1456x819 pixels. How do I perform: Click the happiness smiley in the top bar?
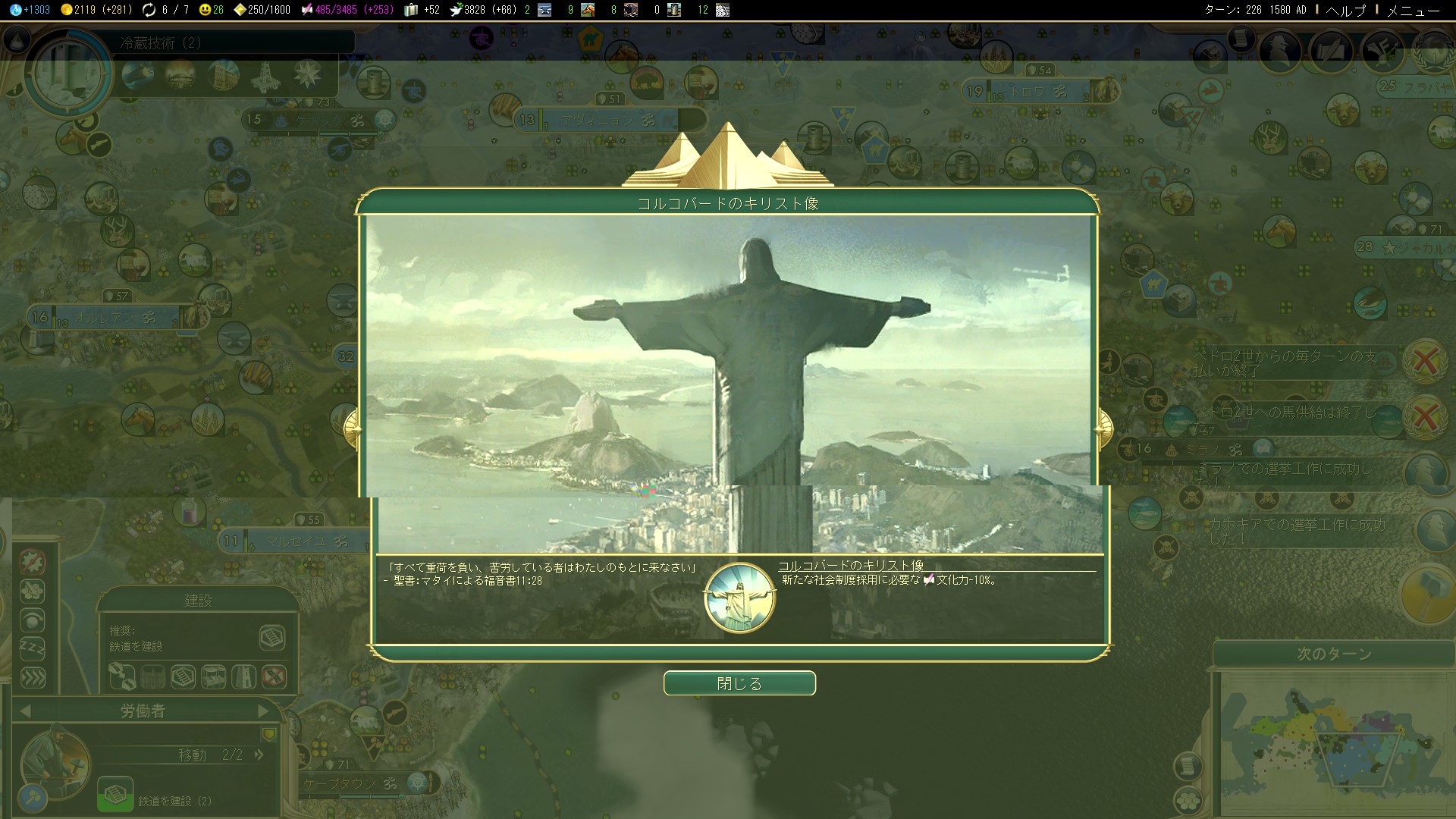205,10
